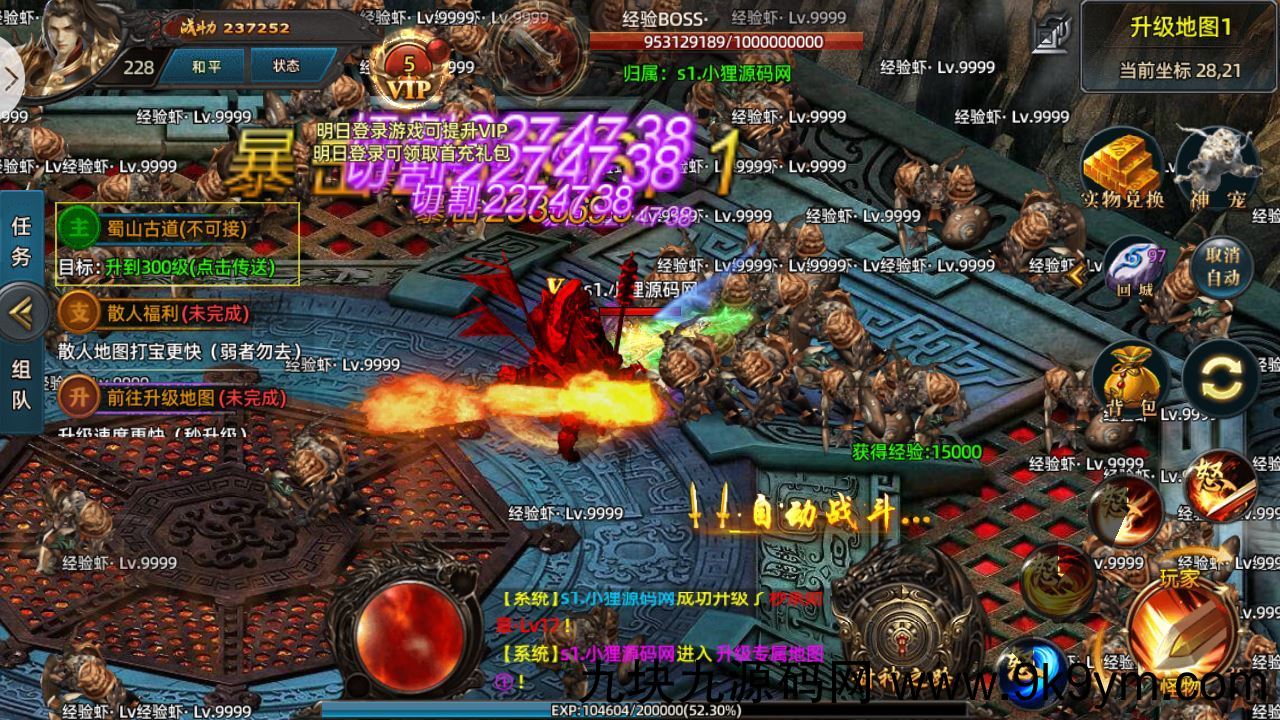Switch to the 组队 team tab
The height and width of the screenshot is (720, 1280).
(21, 385)
